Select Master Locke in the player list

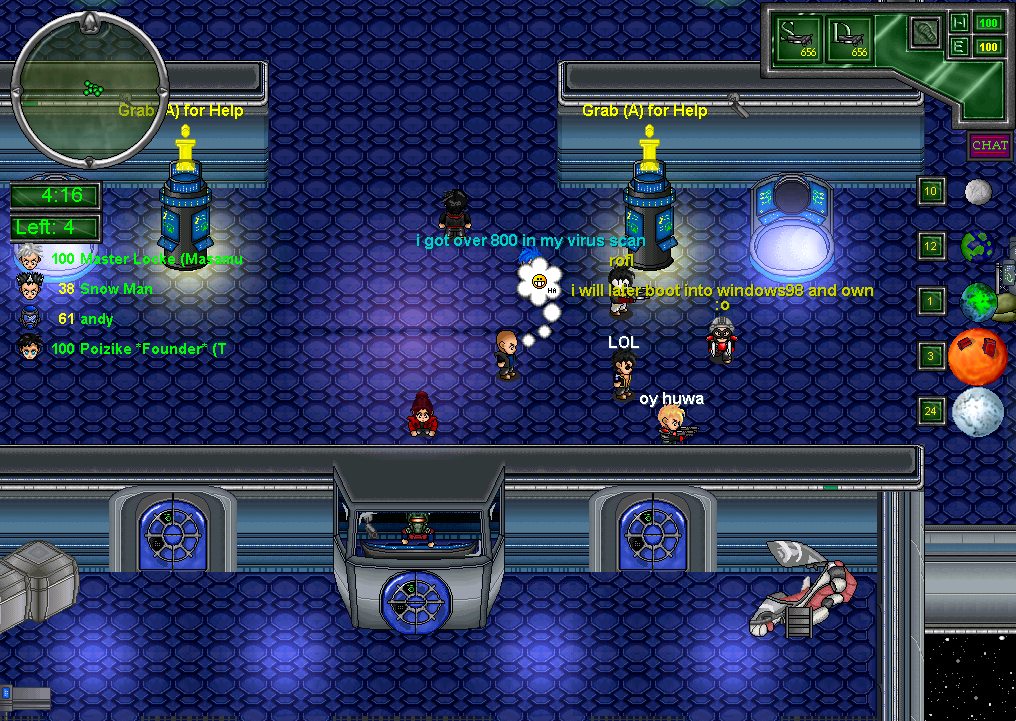tap(146, 258)
